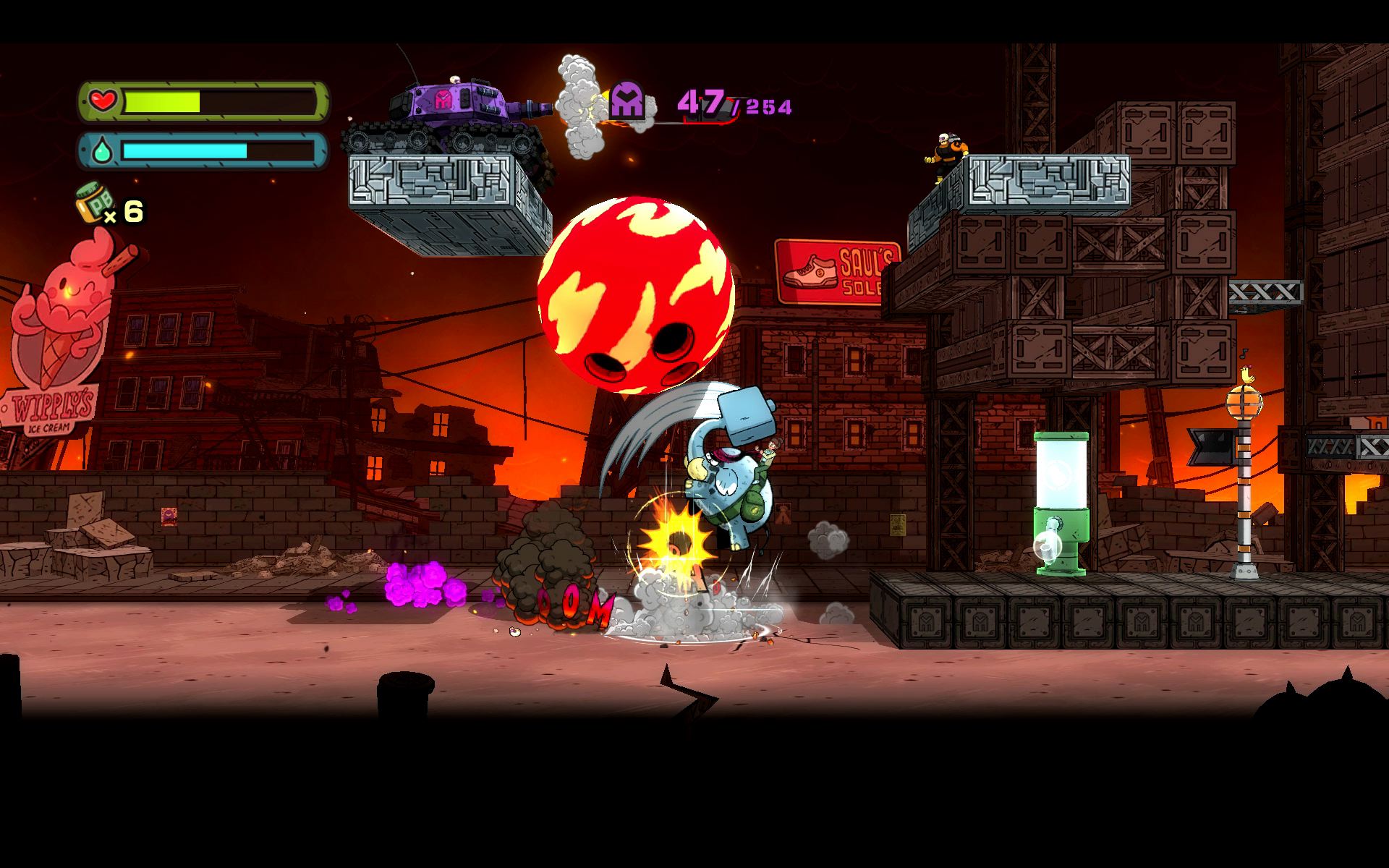This screenshot has height=868, width=1389.
Task: Select the purple Phantom enemy counter emblem
Action: [626, 100]
